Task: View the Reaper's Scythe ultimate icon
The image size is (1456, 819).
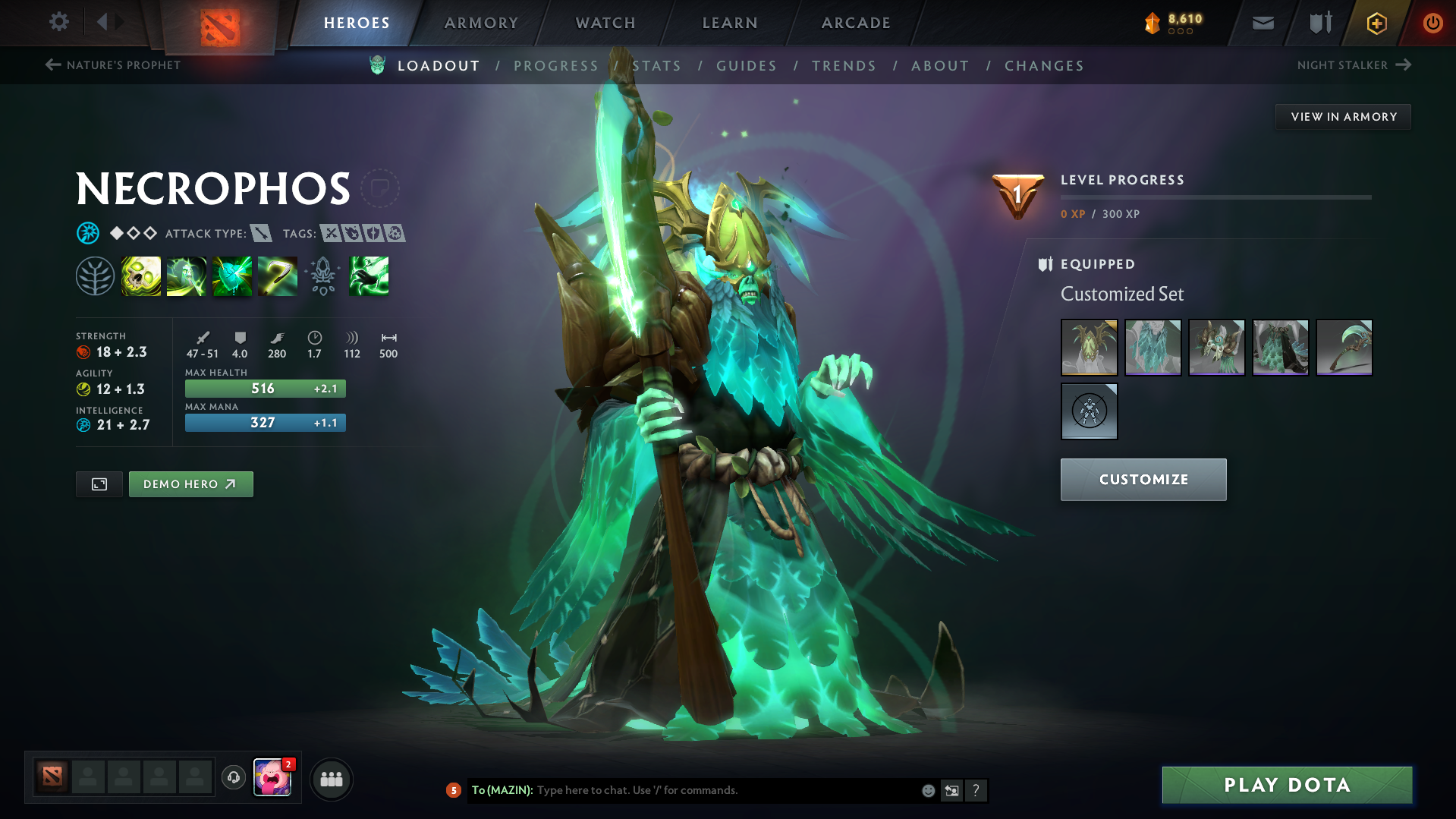Action: tap(278, 276)
